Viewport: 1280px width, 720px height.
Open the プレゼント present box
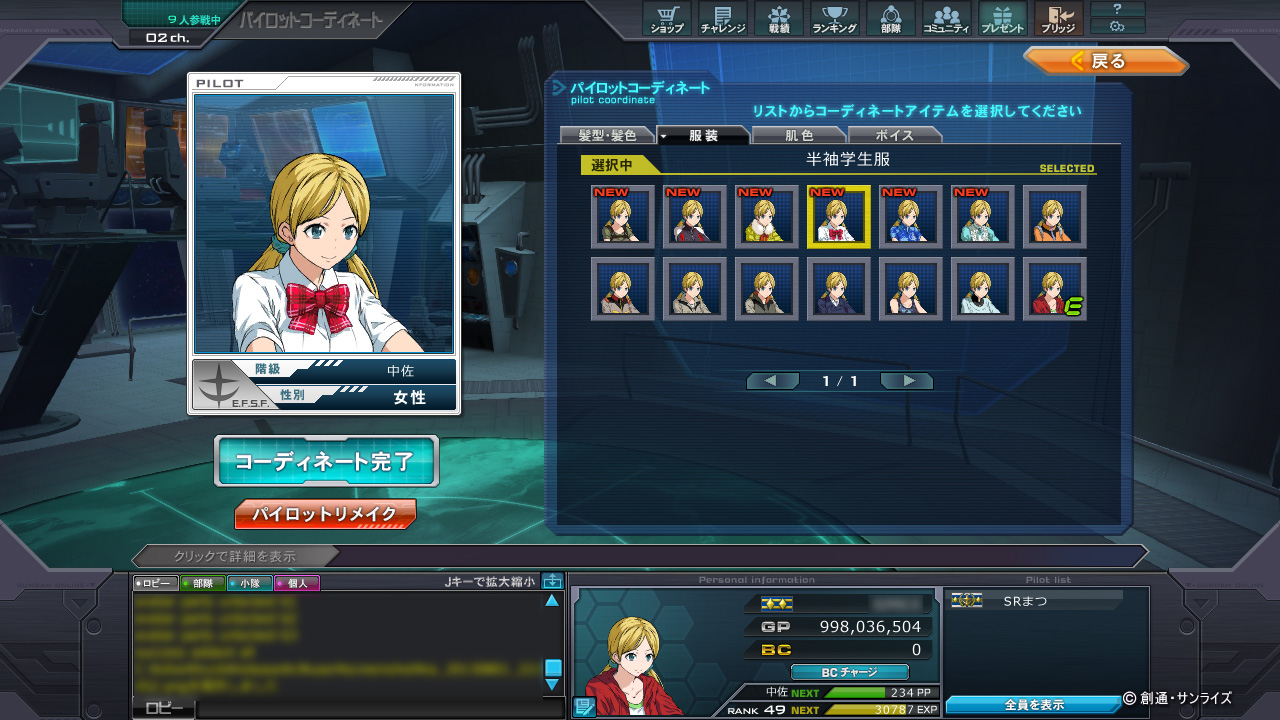[x=1002, y=19]
